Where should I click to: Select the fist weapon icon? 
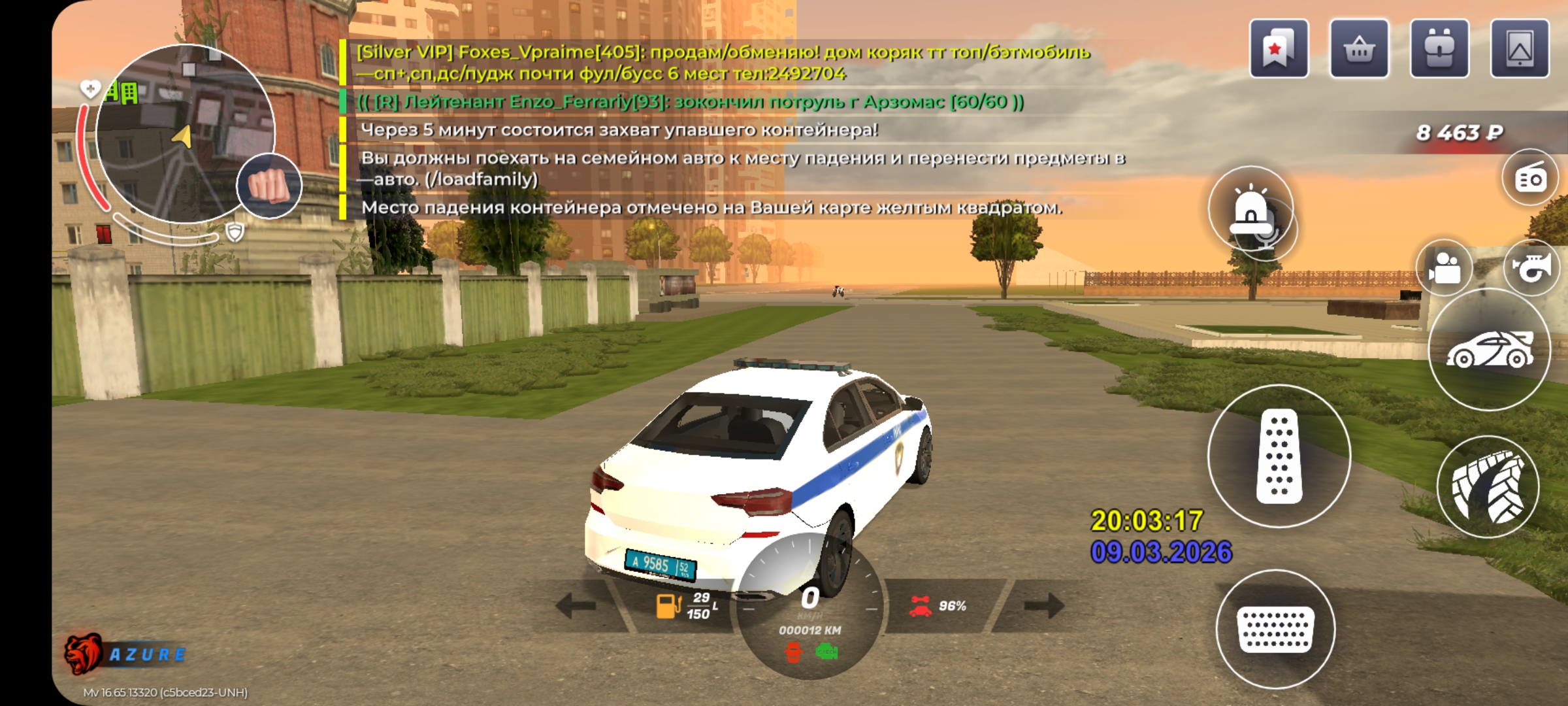coord(269,186)
